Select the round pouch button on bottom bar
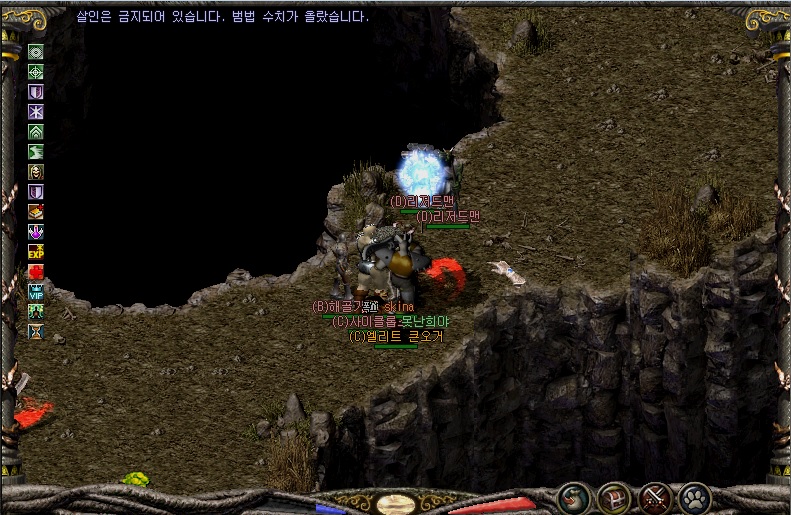This screenshot has width=791, height=515. [574, 496]
